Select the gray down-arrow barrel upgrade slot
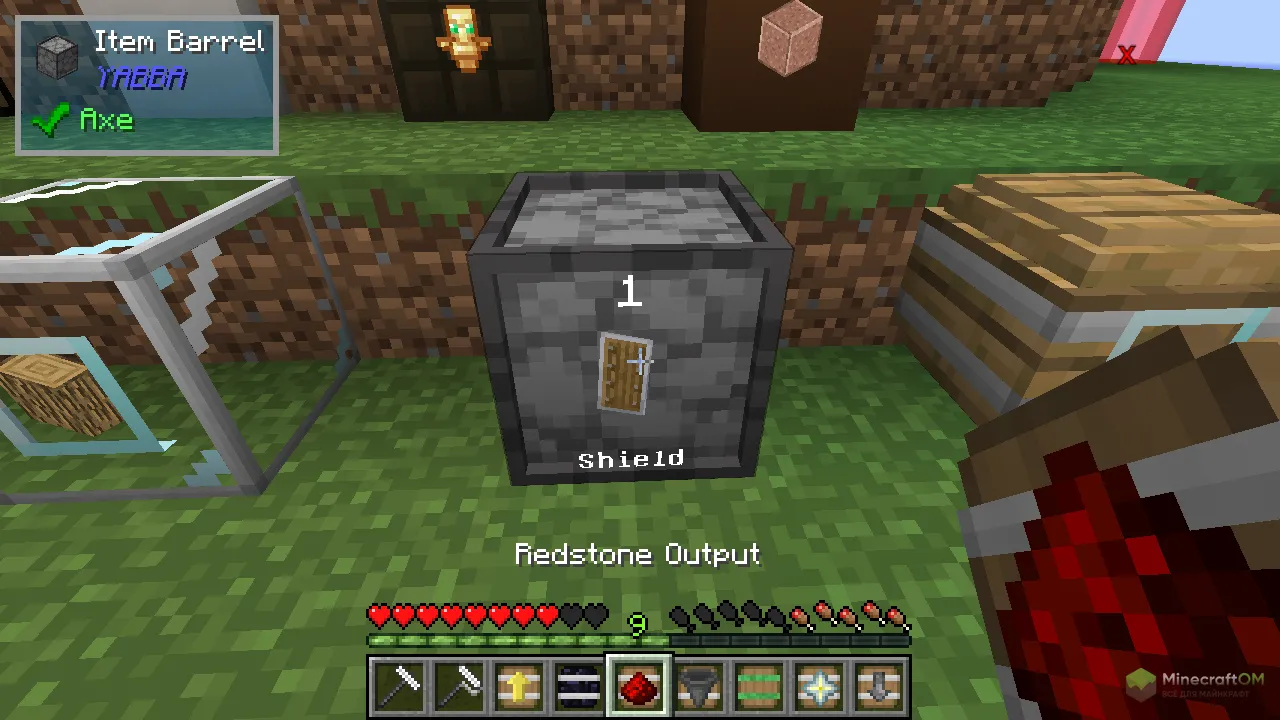1280x720 pixels. click(x=880, y=687)
